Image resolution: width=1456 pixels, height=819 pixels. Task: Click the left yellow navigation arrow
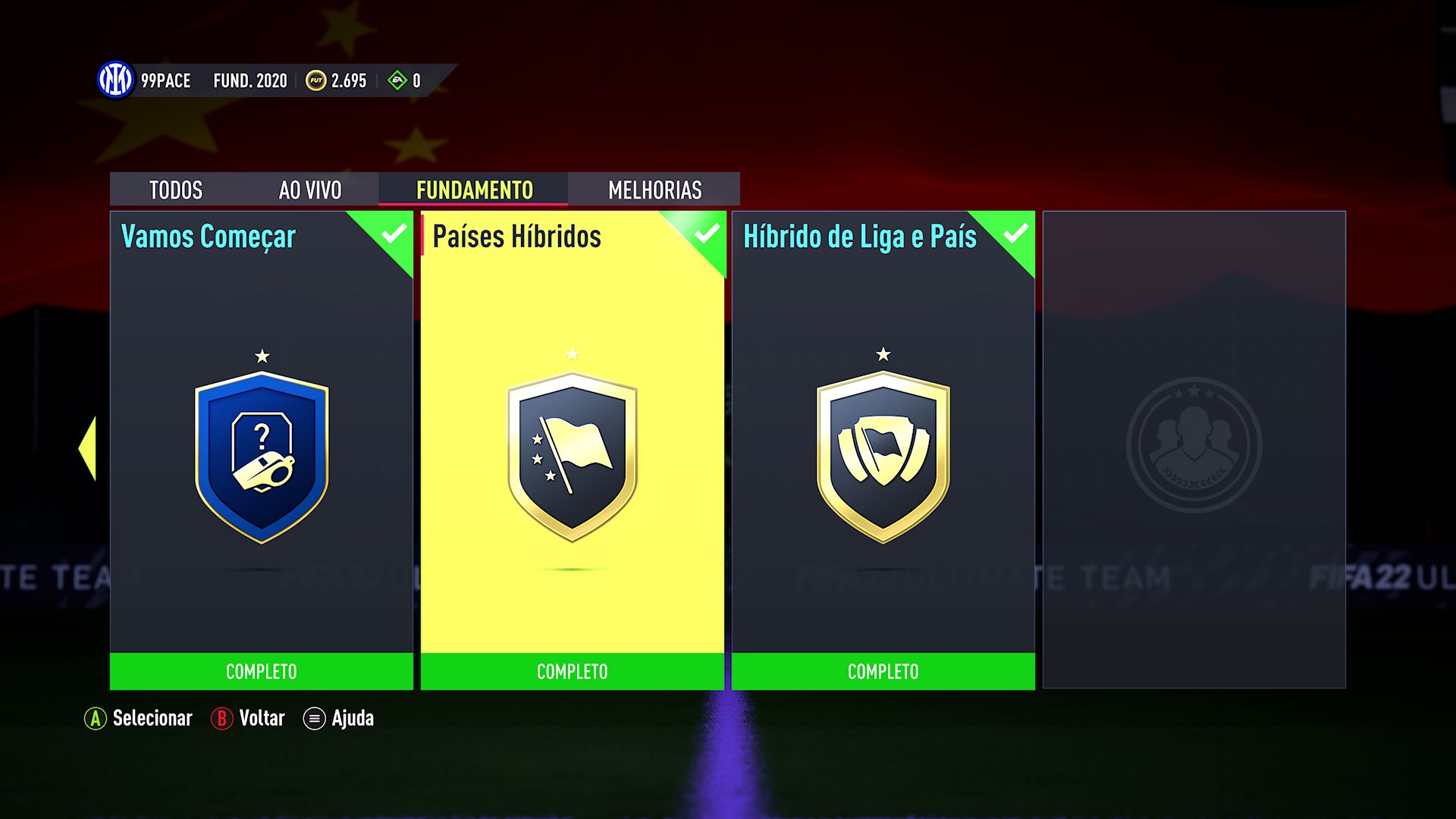click(x=86, y=447)
